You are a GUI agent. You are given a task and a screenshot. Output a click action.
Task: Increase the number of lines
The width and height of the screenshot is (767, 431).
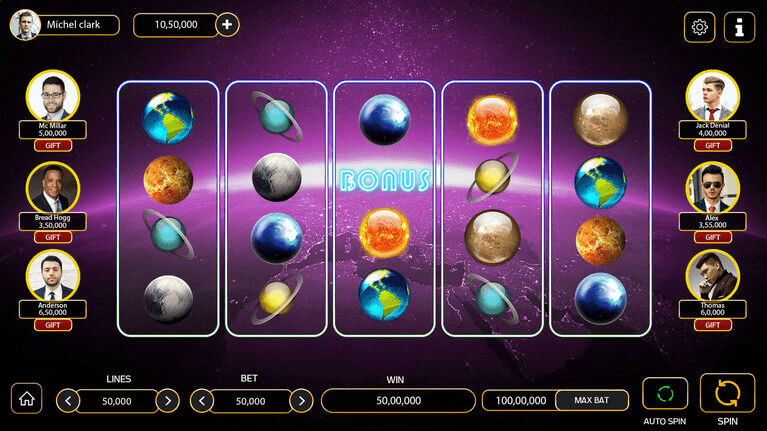click(167, 401)
